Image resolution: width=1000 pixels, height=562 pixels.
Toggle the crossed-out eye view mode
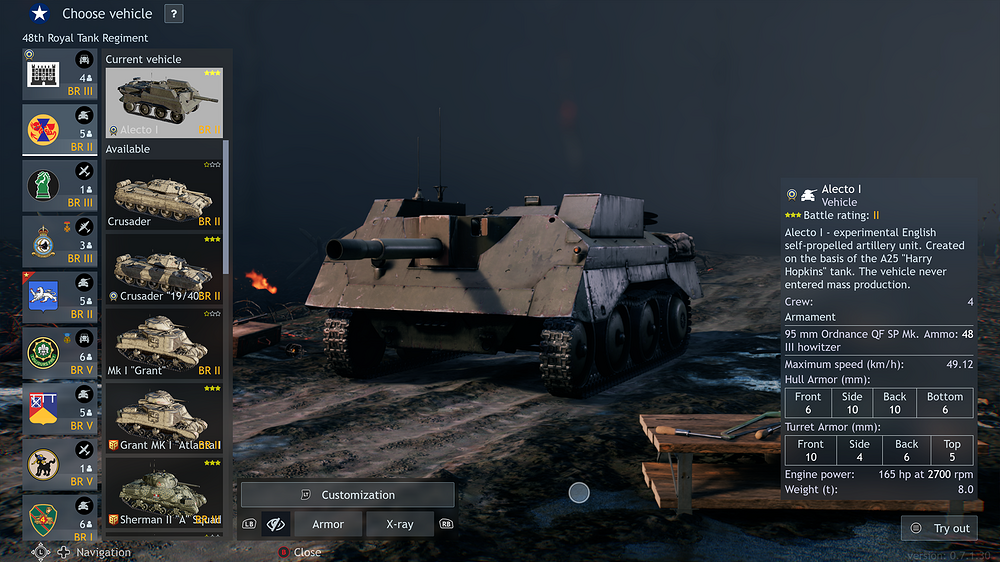[276, 524]
